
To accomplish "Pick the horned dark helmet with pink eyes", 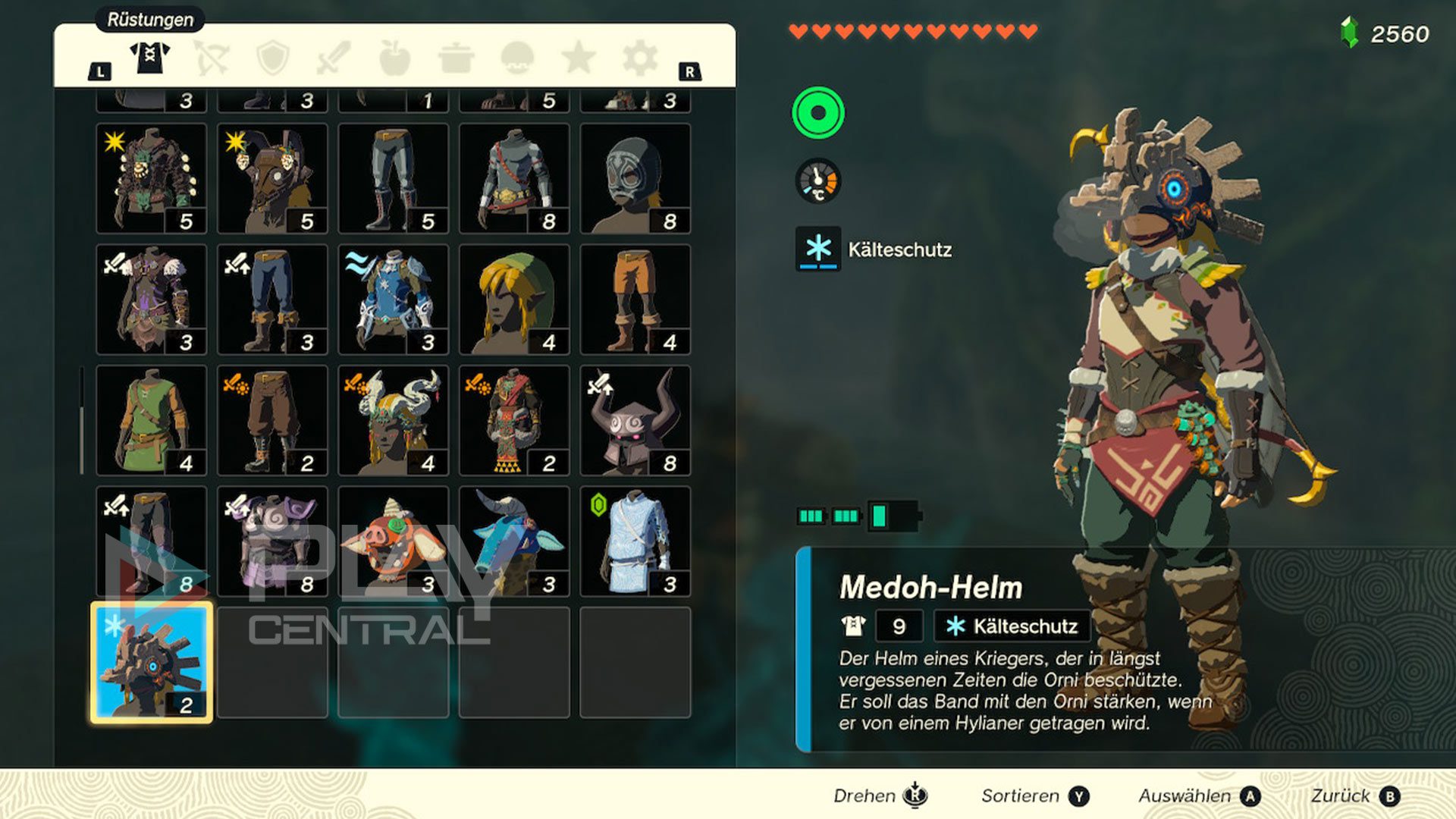I will (635, 421).
